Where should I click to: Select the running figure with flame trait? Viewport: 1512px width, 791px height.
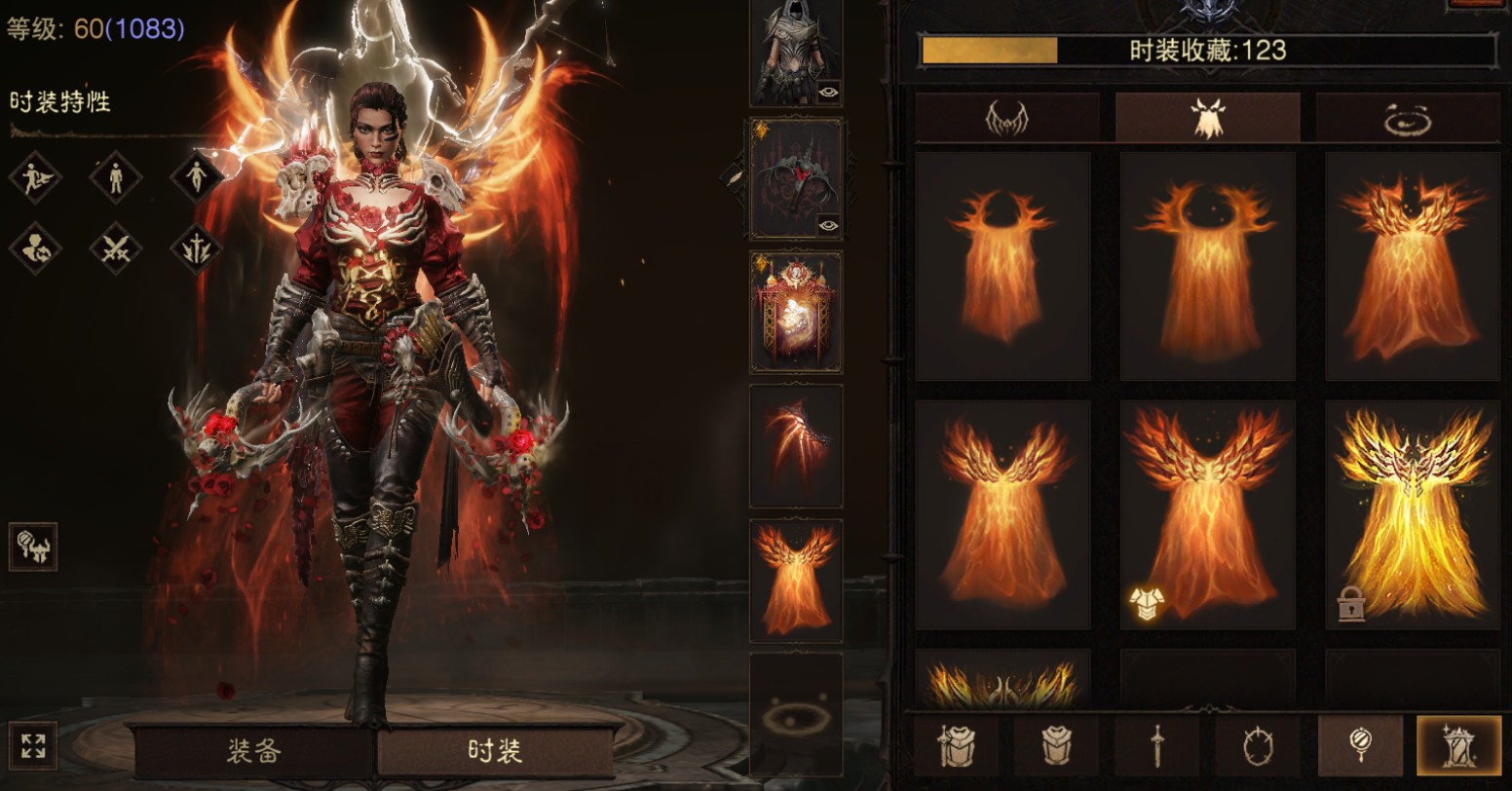click(35, 177)
